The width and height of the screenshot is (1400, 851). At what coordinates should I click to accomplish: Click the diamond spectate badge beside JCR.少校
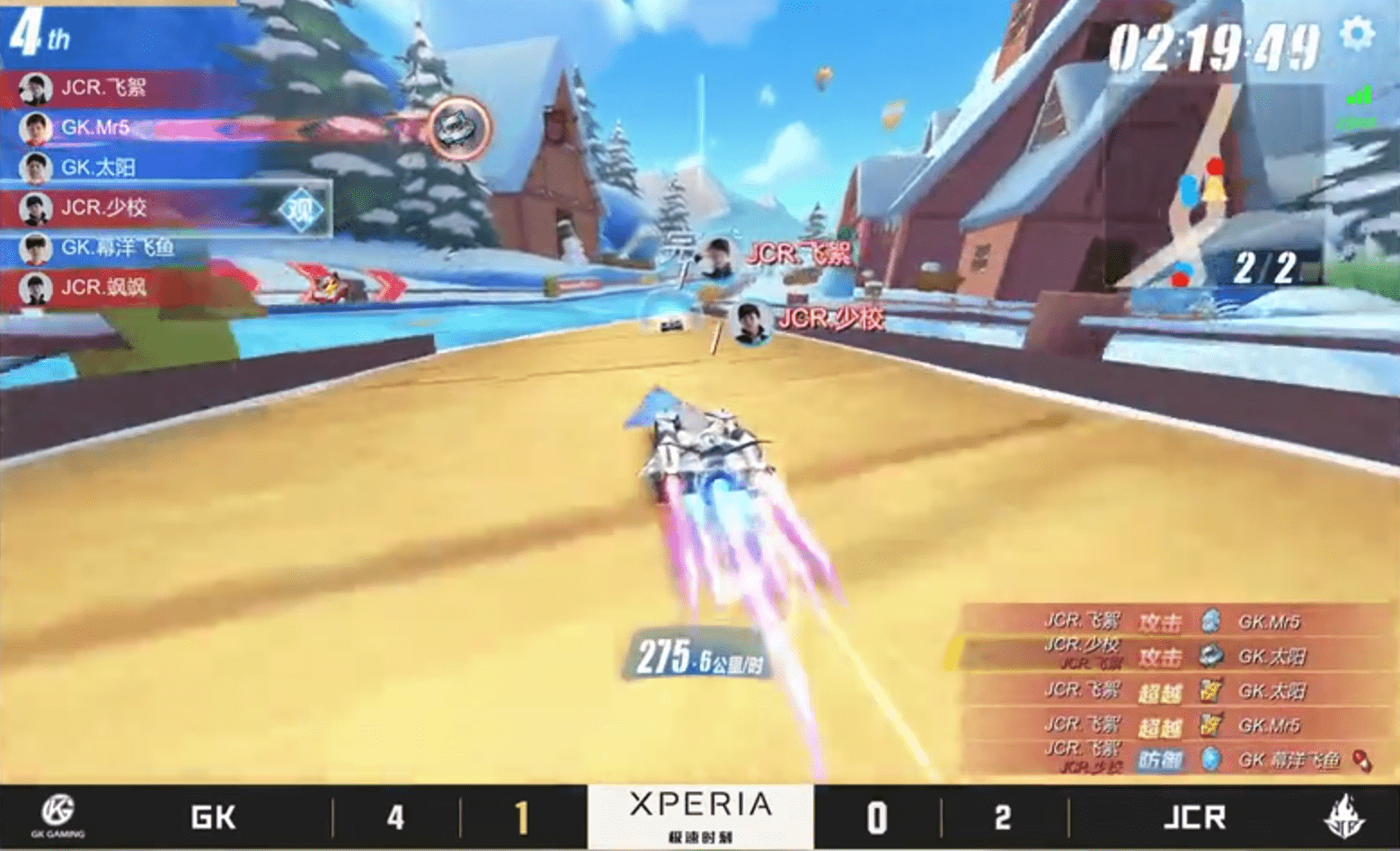(x=301, y=210)
